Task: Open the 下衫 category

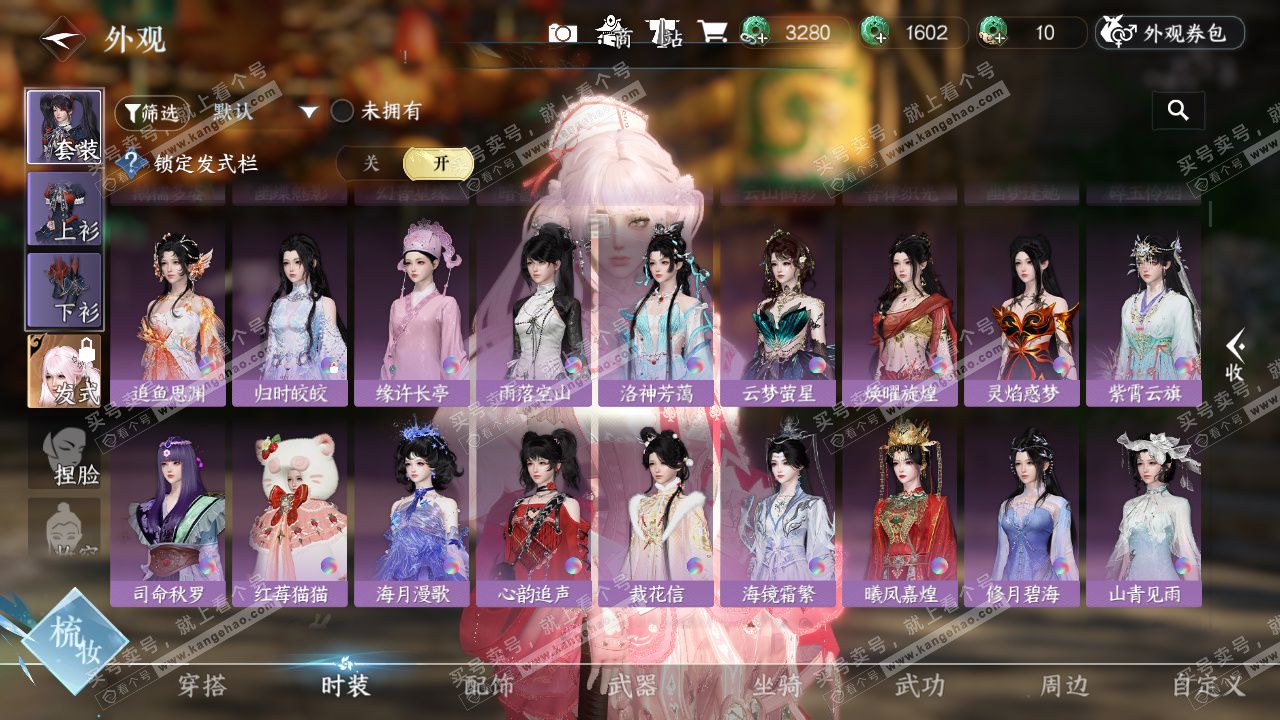Action: point(64,288)
